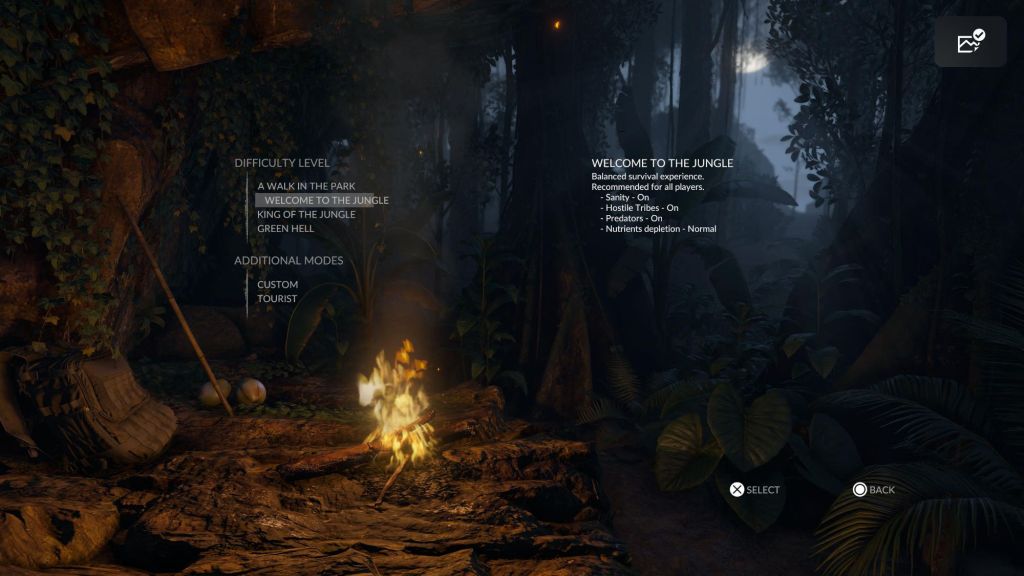Pick King of the Jungle difficulty
Screen dimensions: 1024x576
coord(306,214)
